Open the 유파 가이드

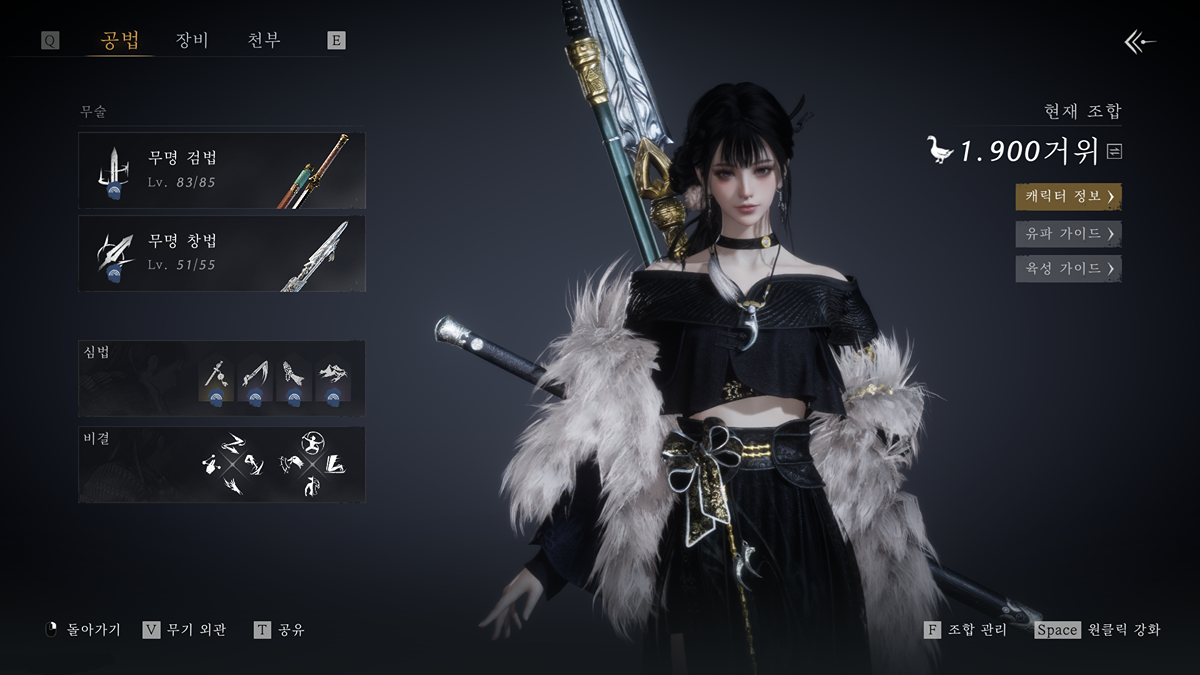click(1068, 233)
